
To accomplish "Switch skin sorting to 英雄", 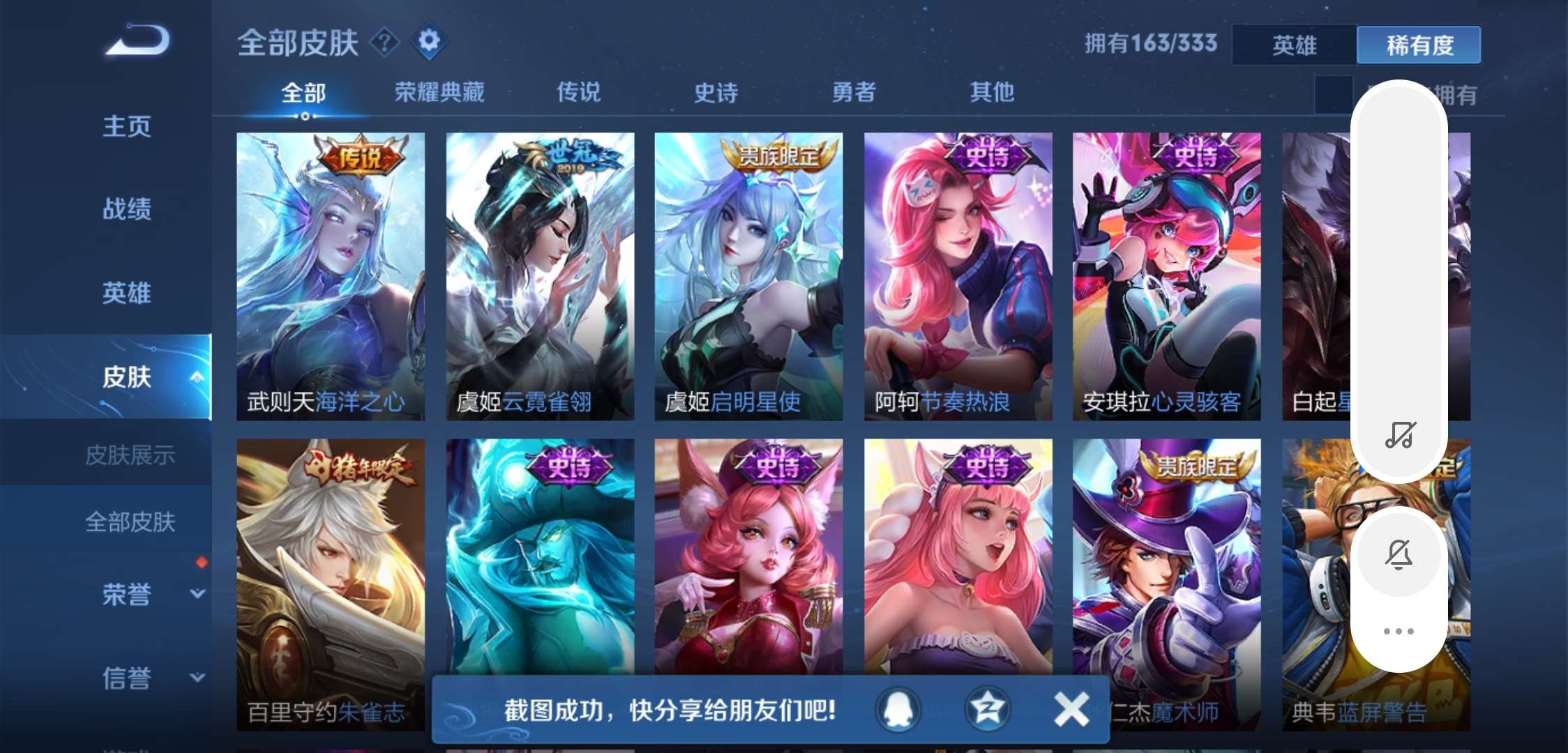I will point(1294,45).
